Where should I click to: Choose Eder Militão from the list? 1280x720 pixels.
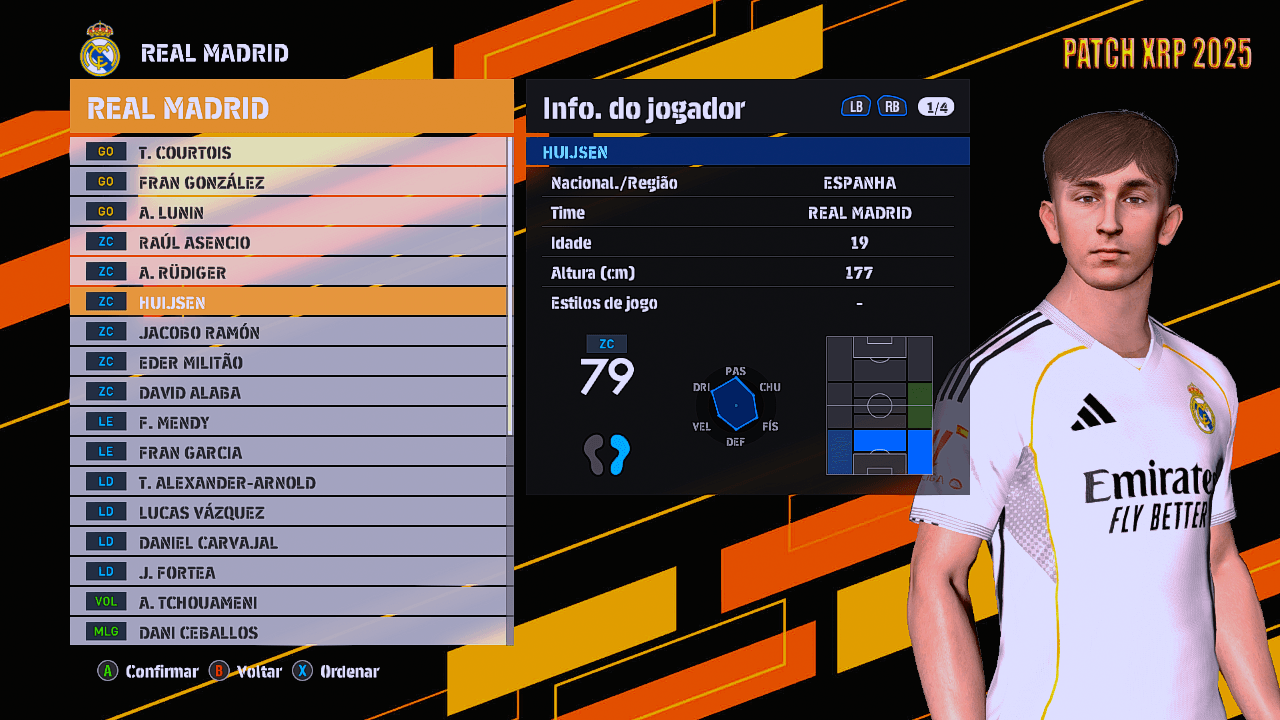click(288, 362)
